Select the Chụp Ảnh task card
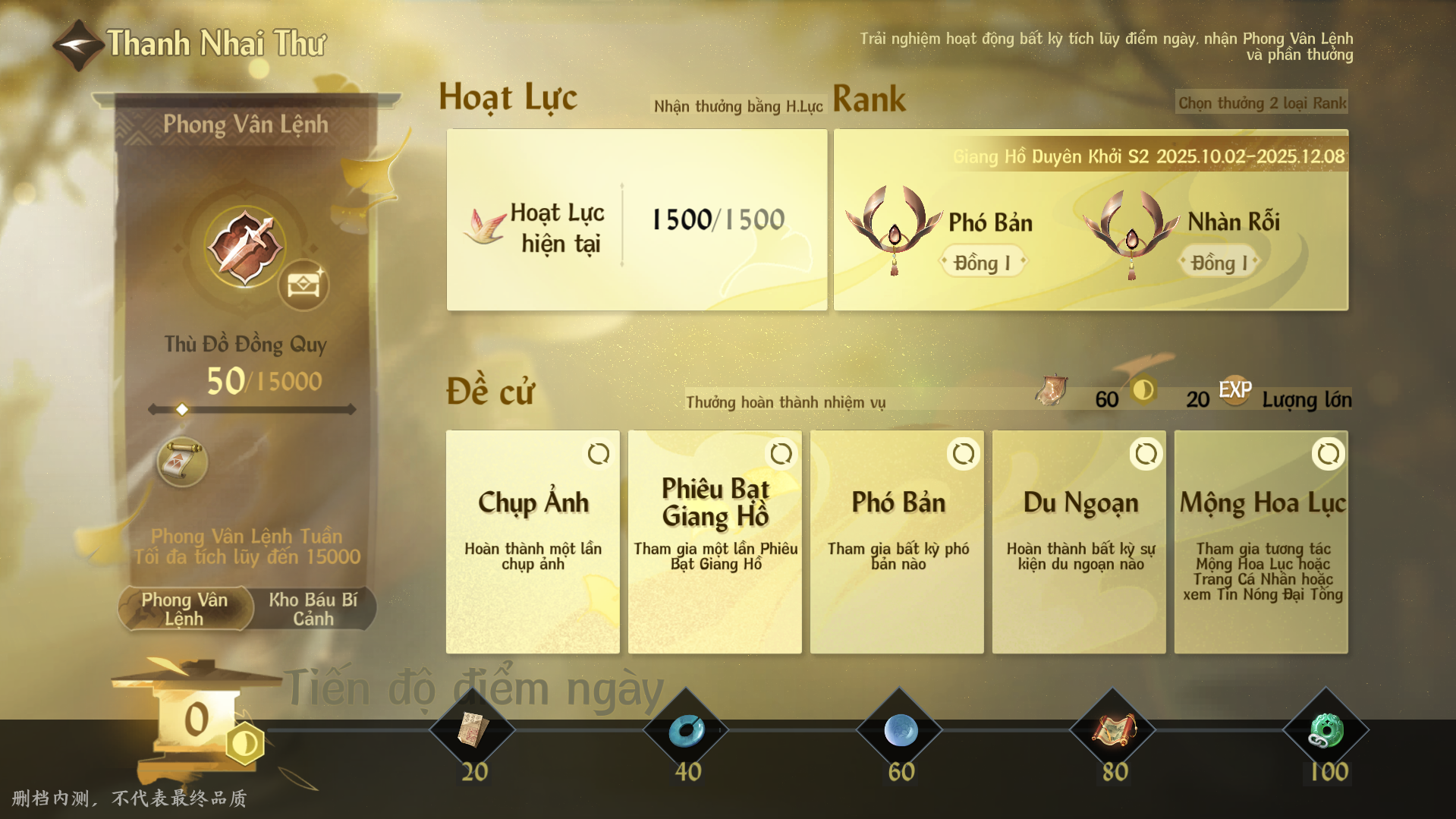 [533, 542]
